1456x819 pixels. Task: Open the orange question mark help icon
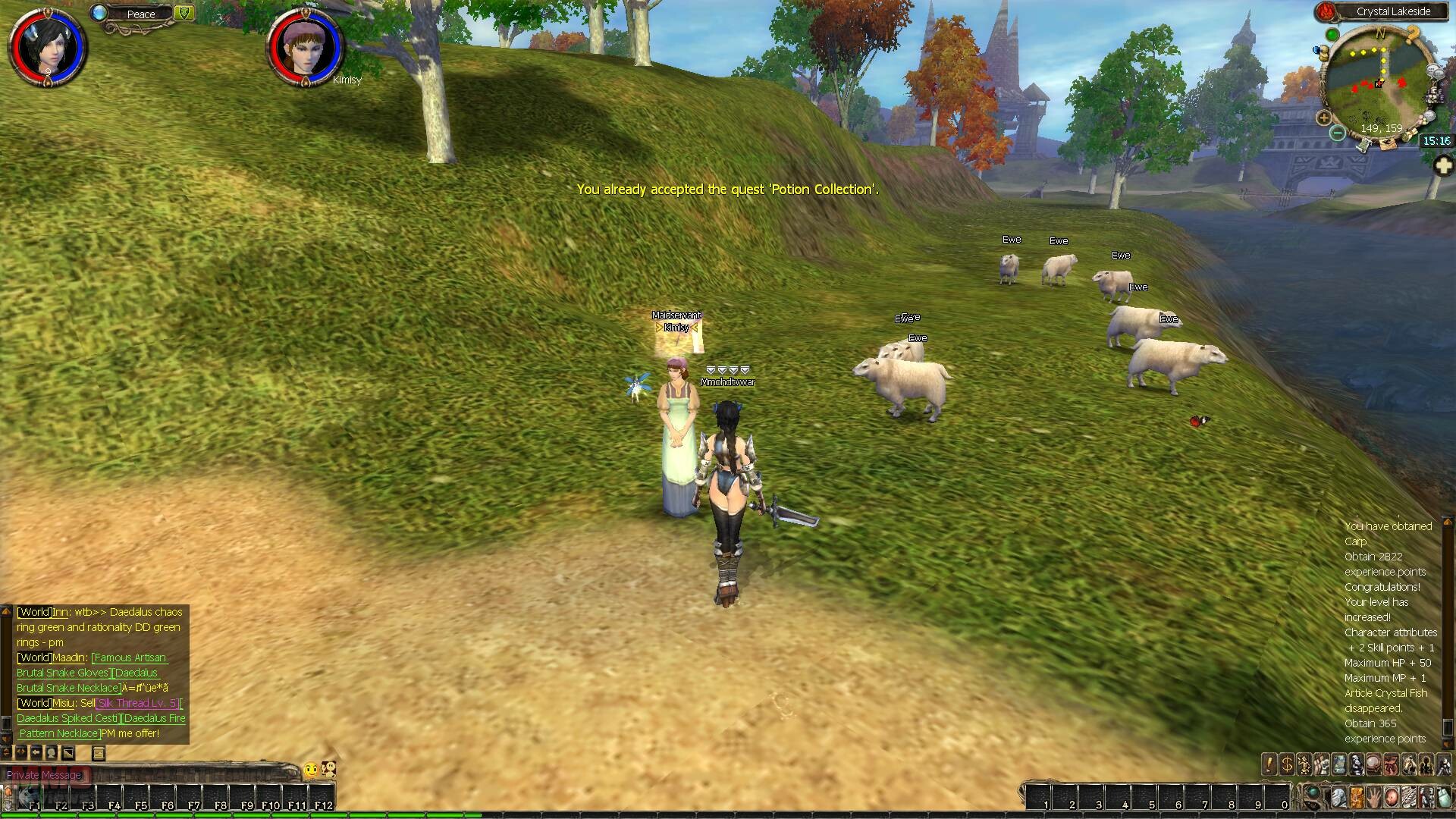pyautogui.click(x=1412, y=34)
